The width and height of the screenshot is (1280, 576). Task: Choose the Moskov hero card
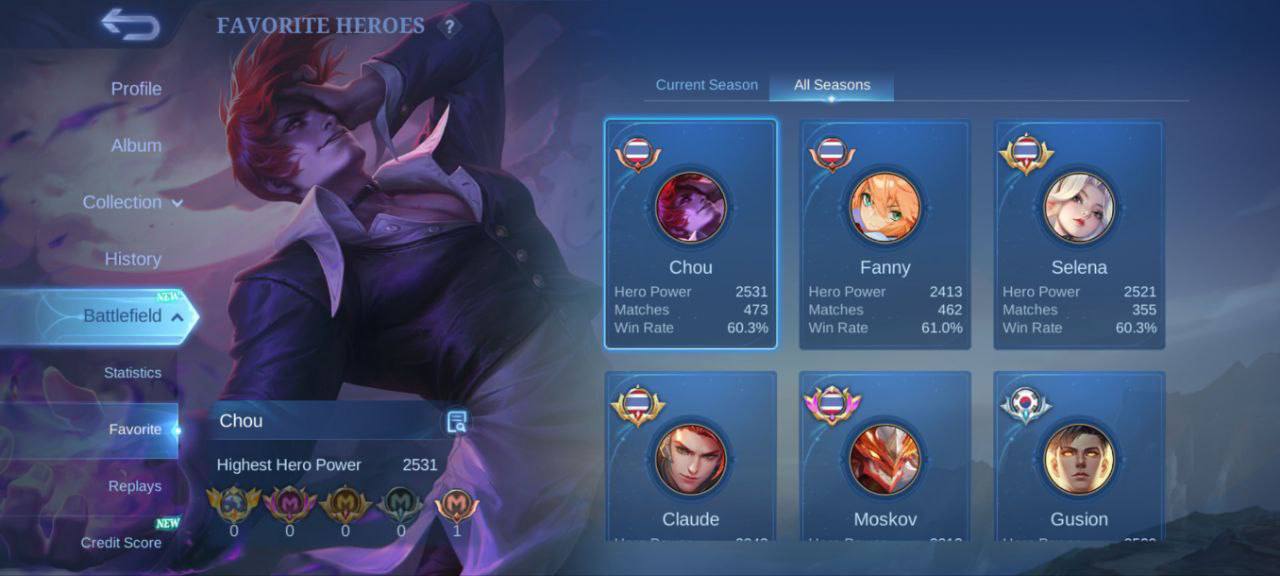click(885, 458)
